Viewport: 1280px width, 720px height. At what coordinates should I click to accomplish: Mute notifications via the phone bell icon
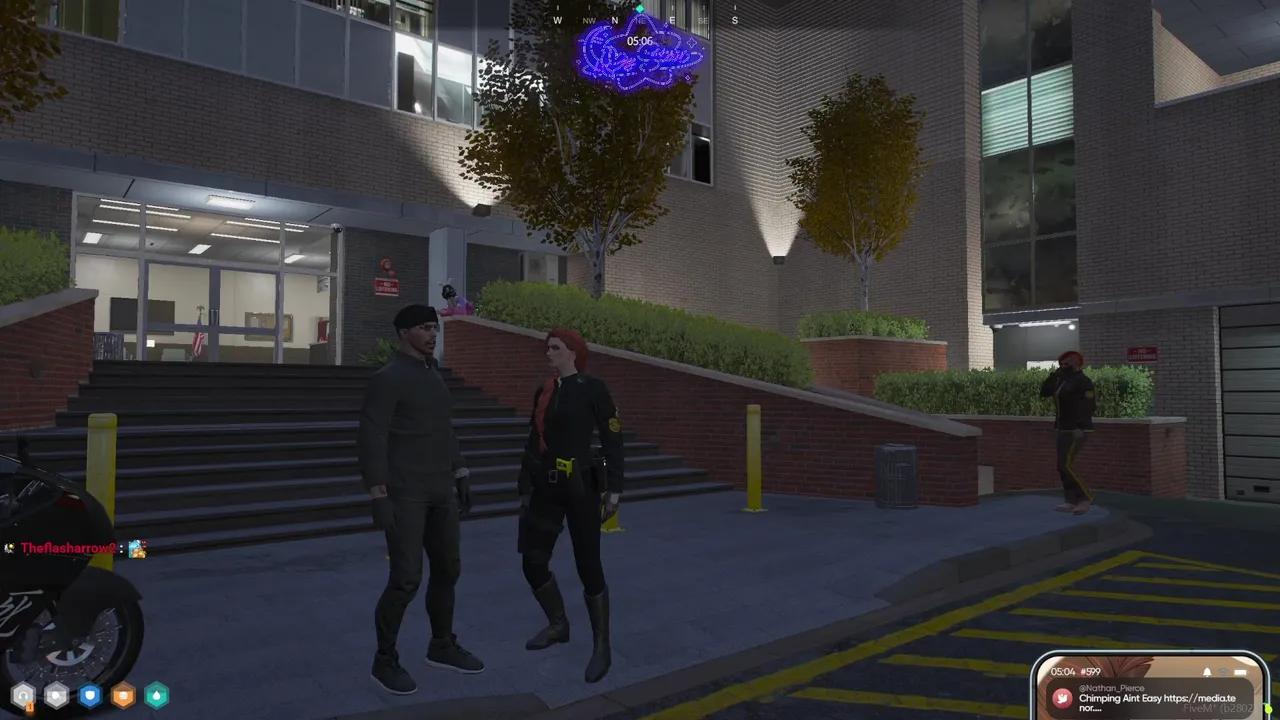pyautogui.click(x=1207, y=672)
